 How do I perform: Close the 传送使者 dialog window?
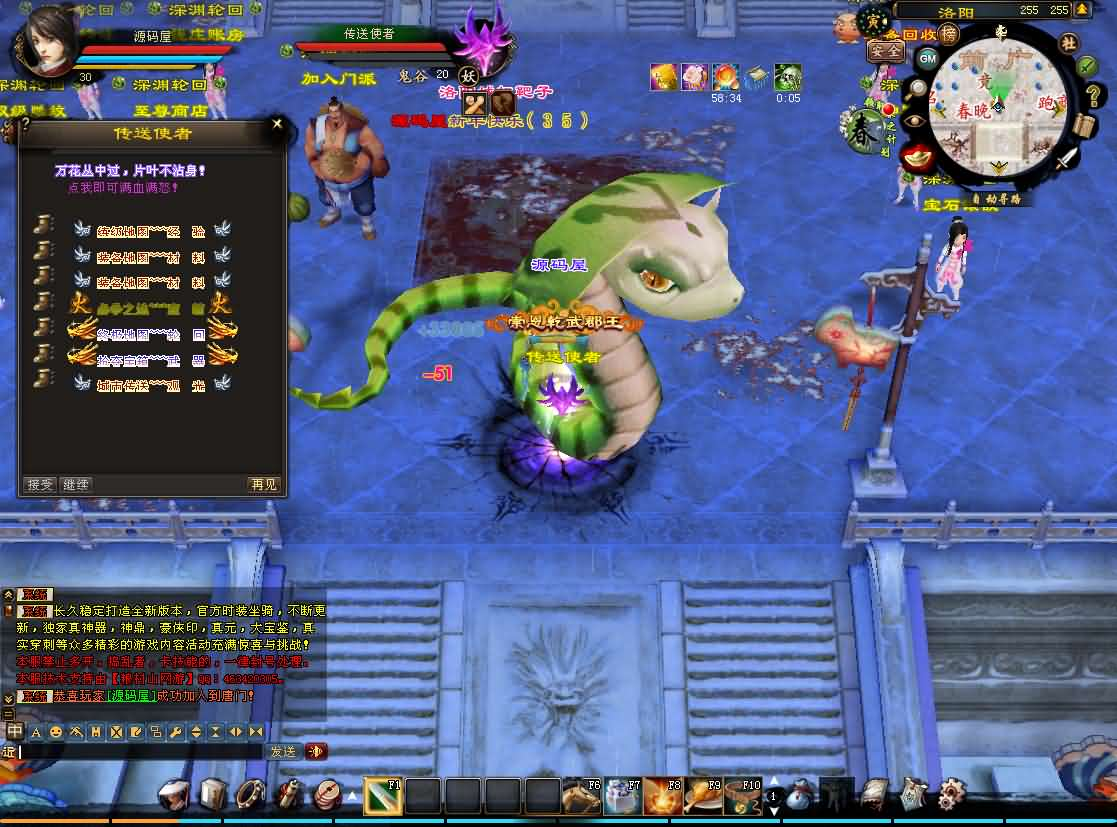click(x=277, y=125)
